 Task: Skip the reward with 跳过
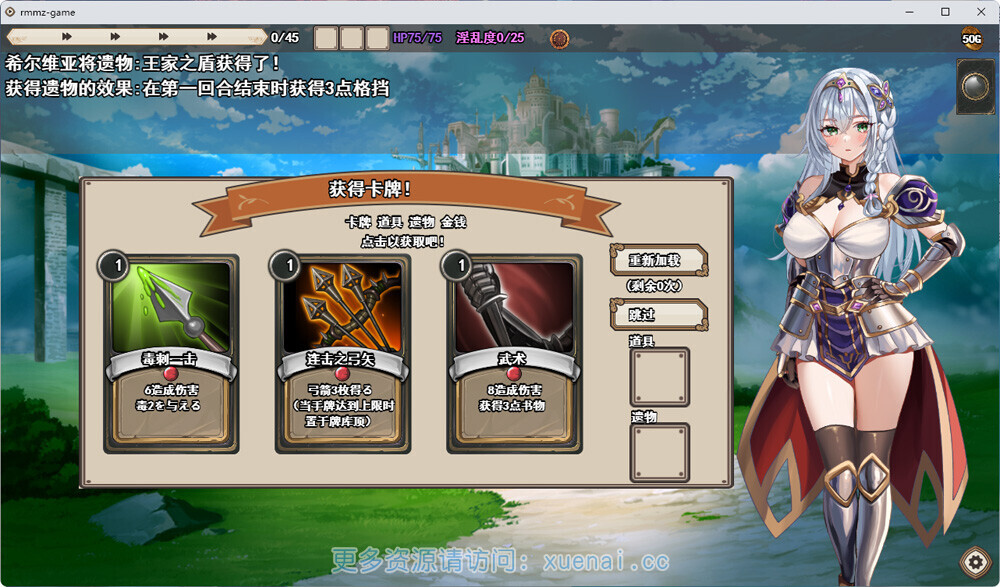pyautogui.click(x=658, y=314)
